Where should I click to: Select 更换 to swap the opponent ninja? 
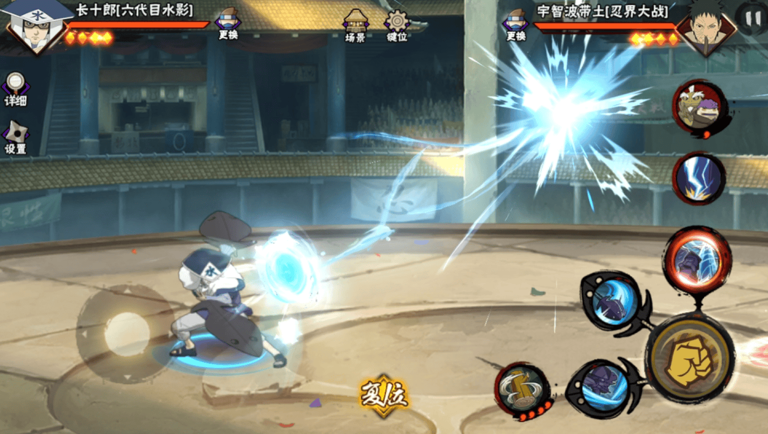click(515, 23)
